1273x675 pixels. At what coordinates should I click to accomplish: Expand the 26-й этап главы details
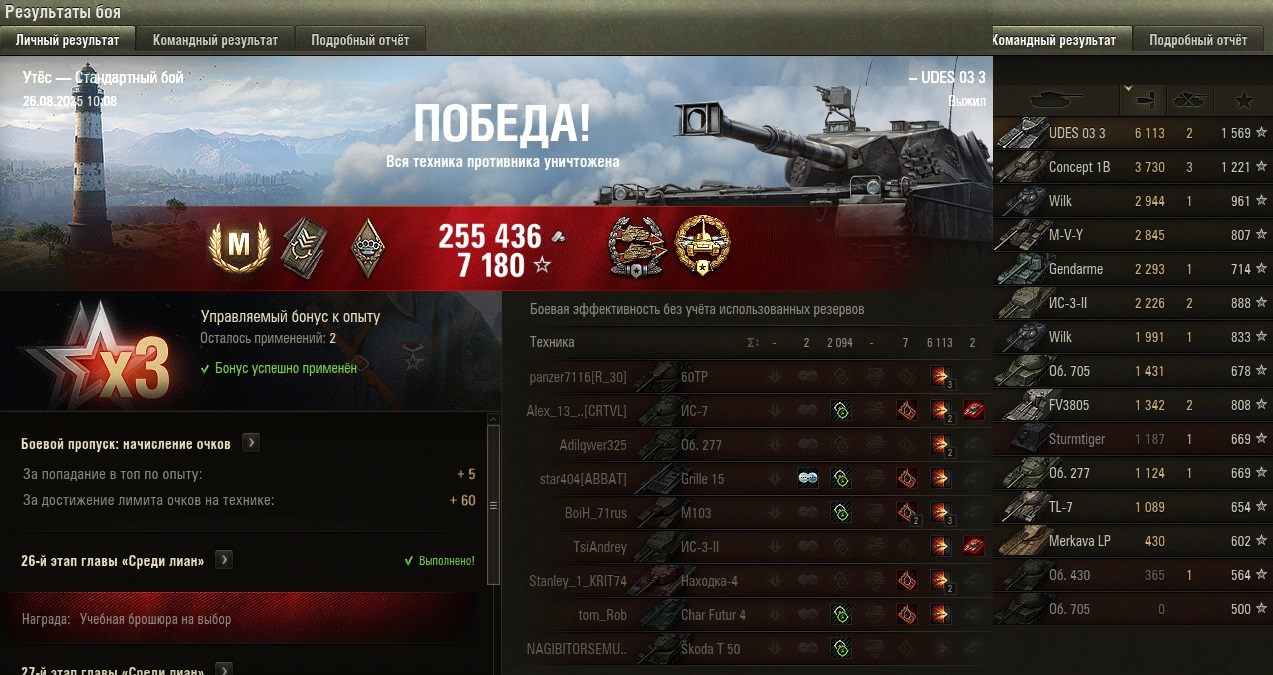pyautogui.click(x=224, y=560)
